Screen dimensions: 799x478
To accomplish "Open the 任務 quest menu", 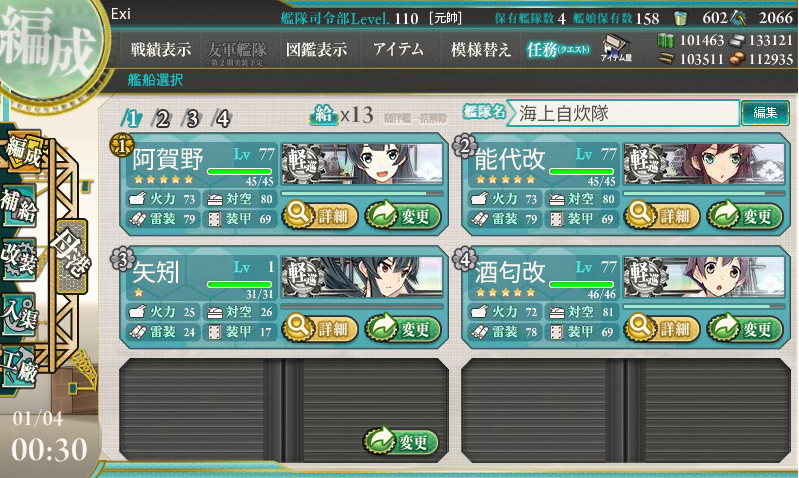I will [560, 49].
